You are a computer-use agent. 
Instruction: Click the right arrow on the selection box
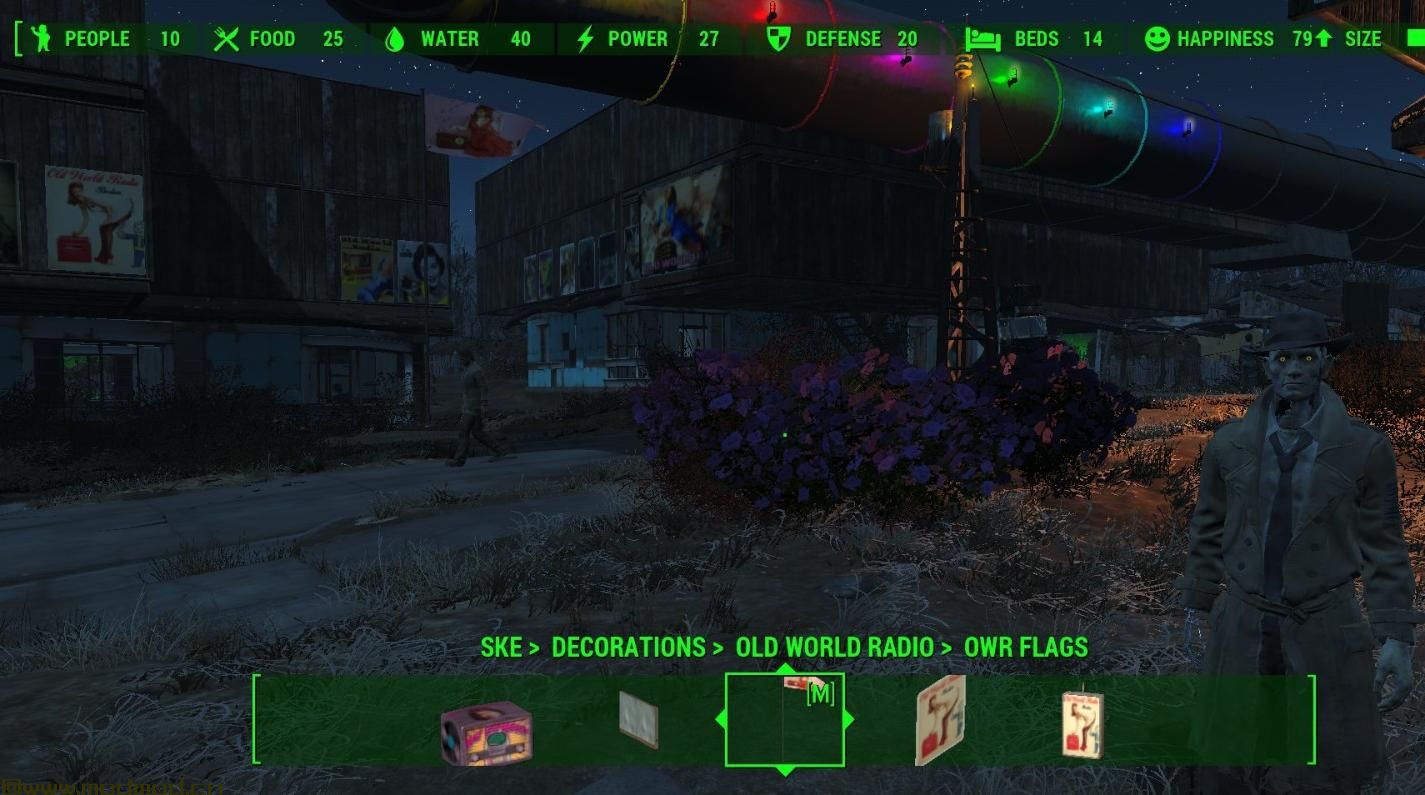[x=849, y=719]
